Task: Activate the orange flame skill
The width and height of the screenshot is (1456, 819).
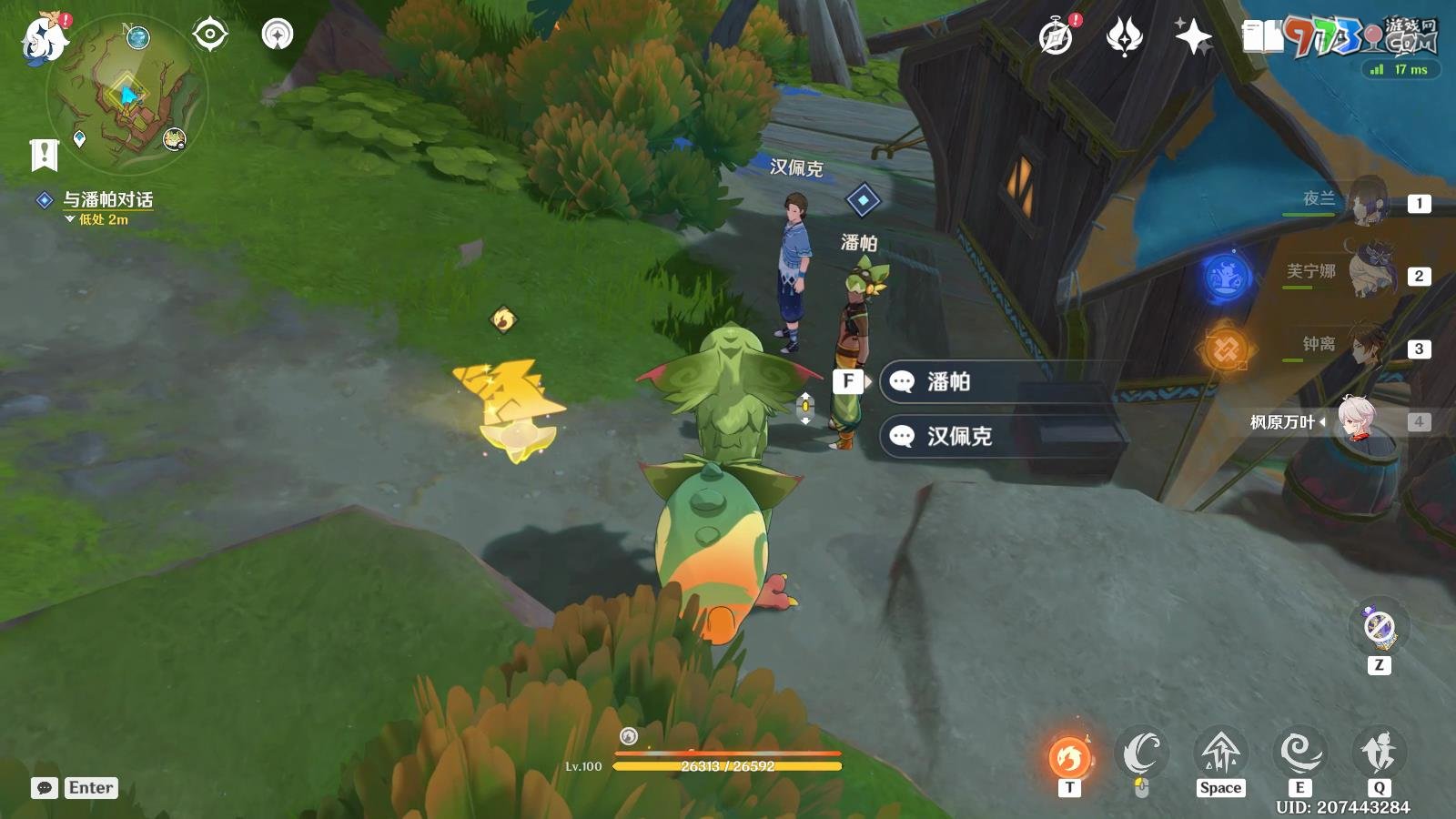Action: 1069,757
